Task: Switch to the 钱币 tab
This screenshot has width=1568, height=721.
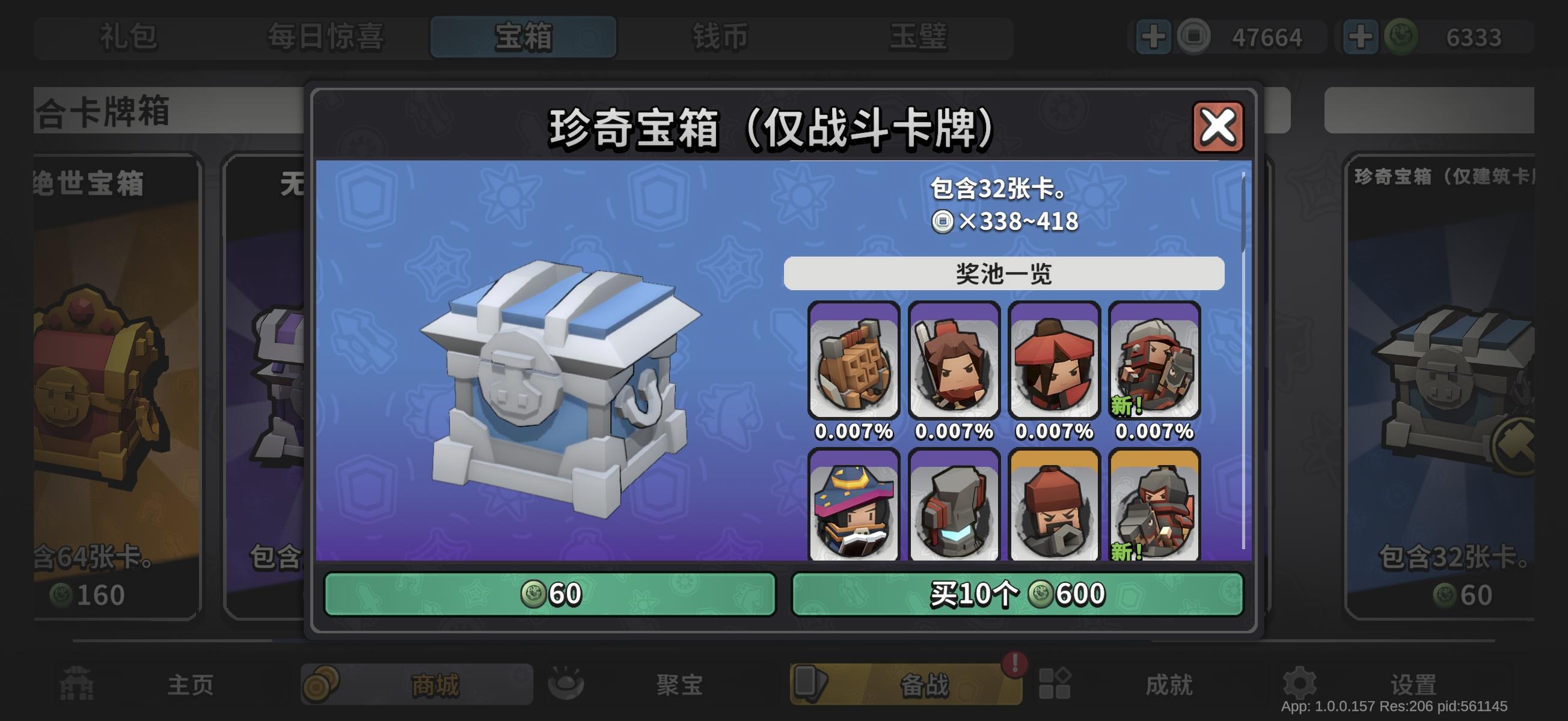Action: 718,37
